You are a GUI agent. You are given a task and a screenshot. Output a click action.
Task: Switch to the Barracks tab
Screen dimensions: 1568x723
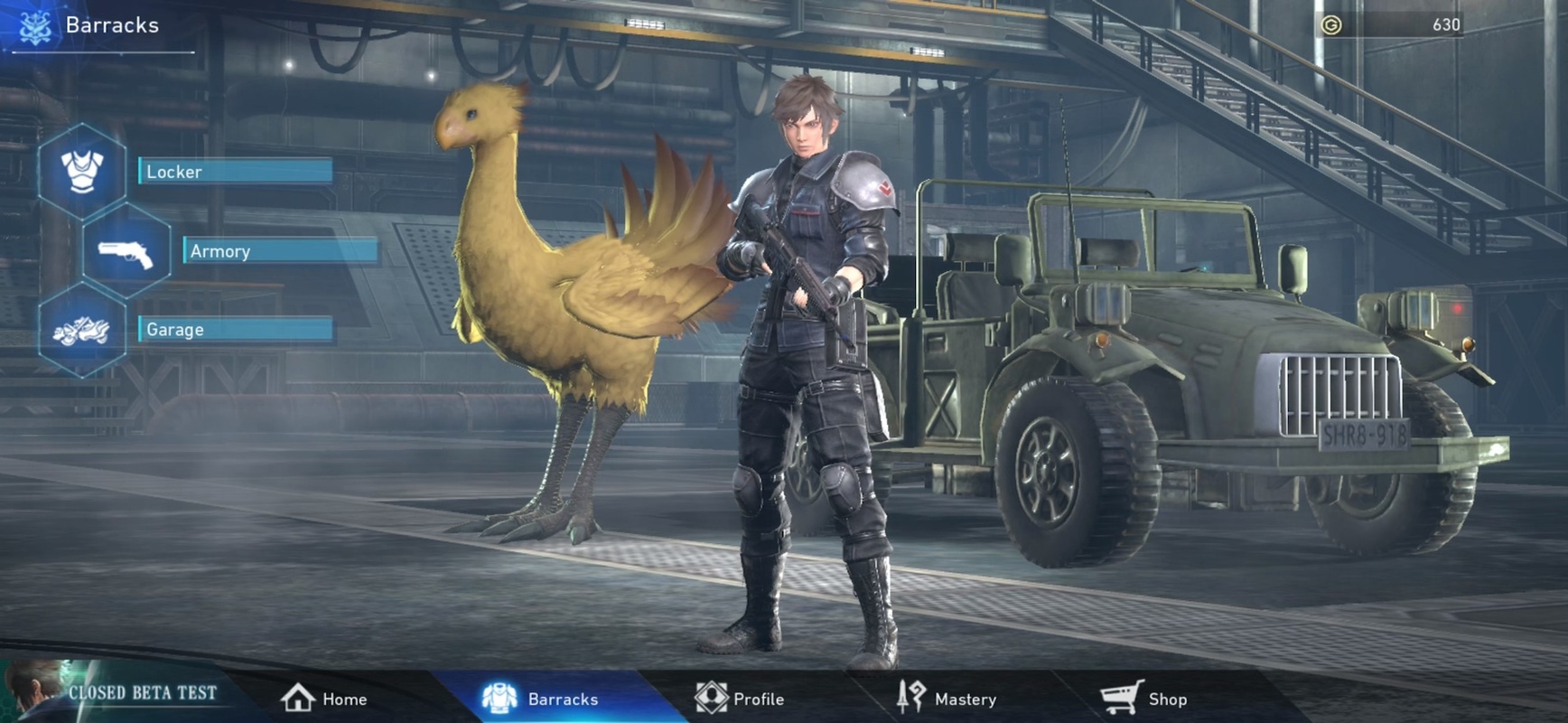pyautogui.click(x=540, y=699)
